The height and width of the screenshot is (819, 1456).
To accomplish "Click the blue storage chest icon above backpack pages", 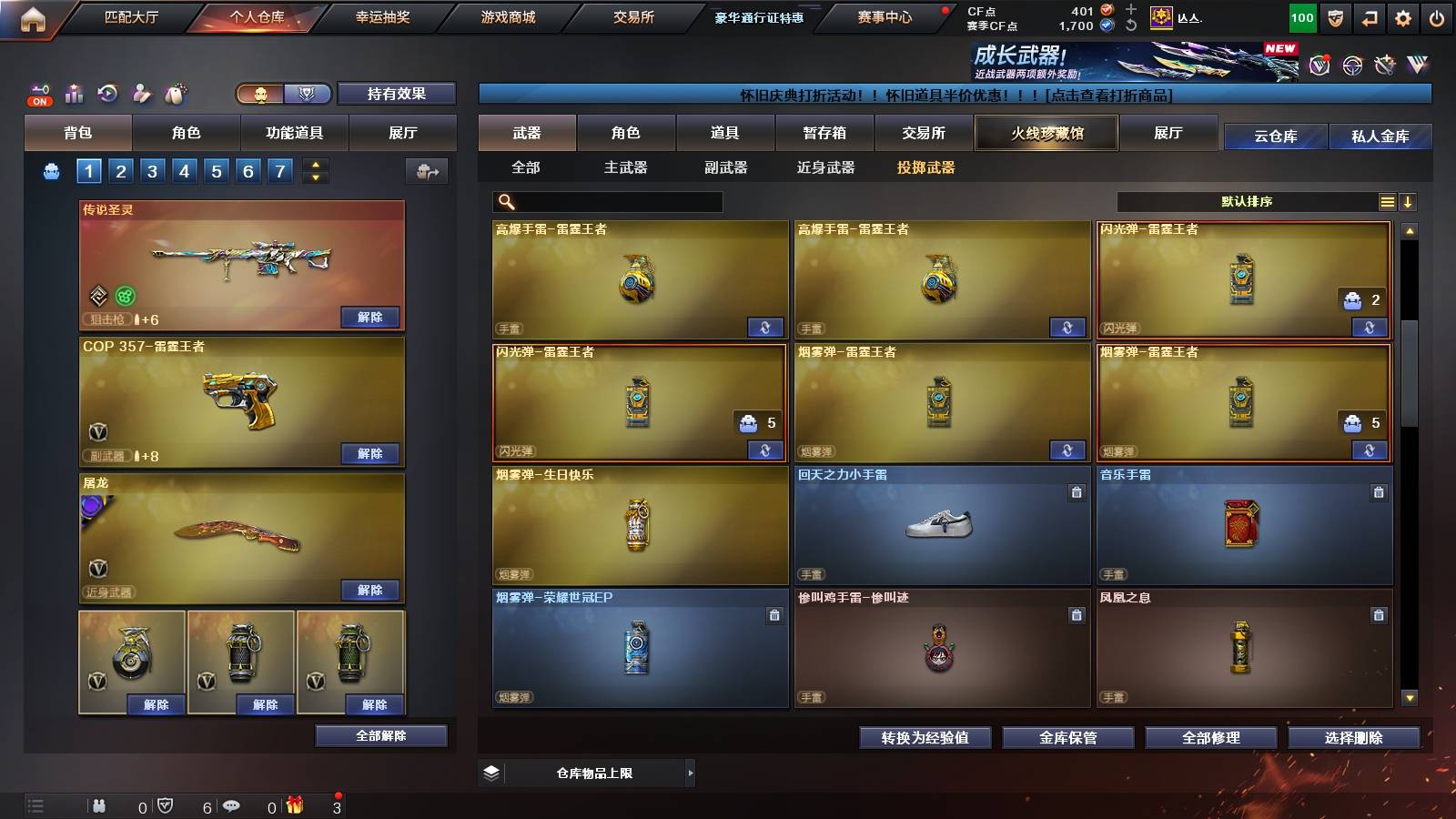I will 50,169.
